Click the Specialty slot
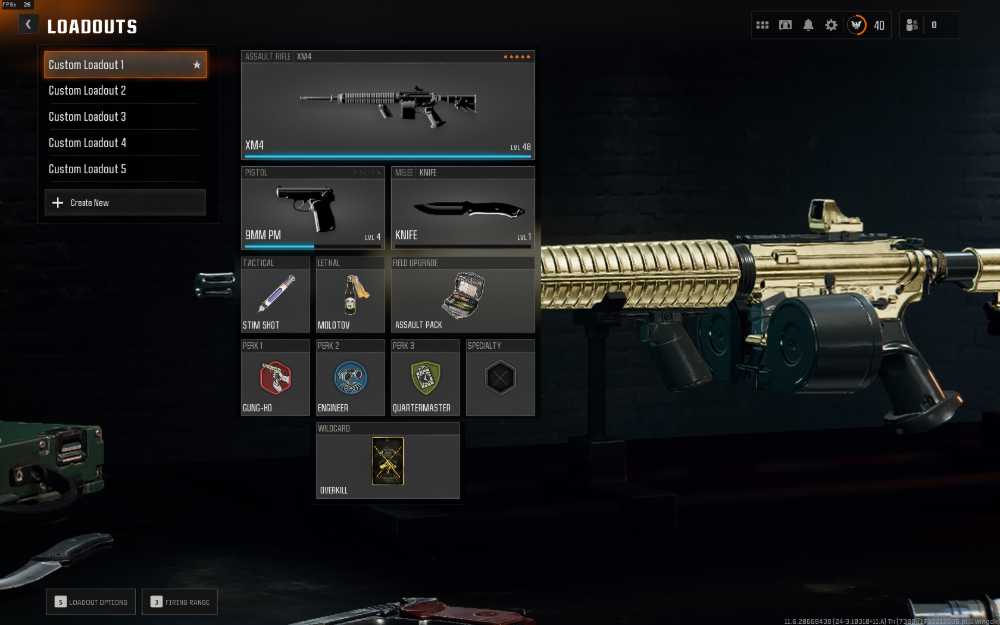The image size is (1000, 625). click(x=500, y=378)
